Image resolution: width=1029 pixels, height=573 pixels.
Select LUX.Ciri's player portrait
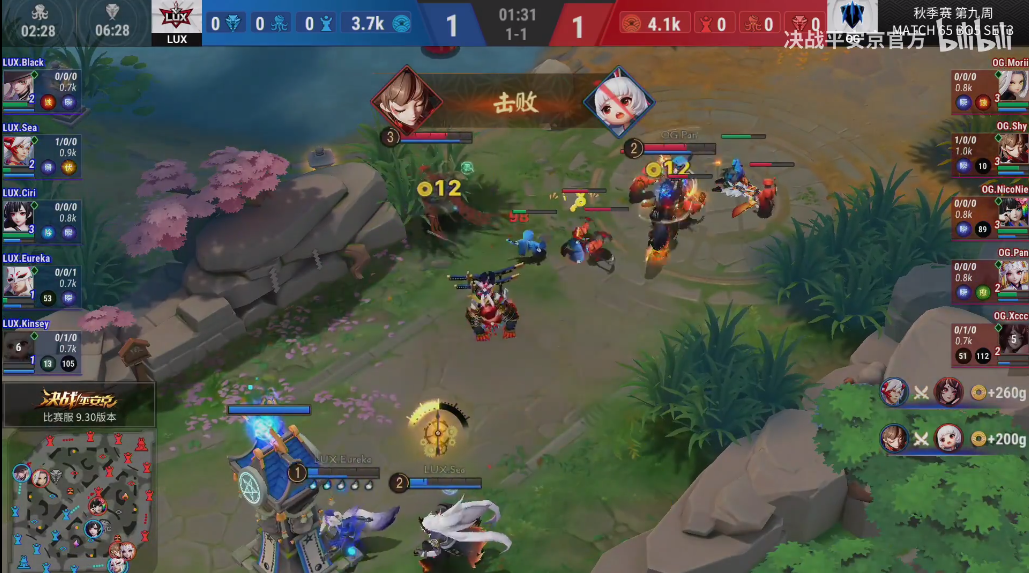click(x=17, y=216)
